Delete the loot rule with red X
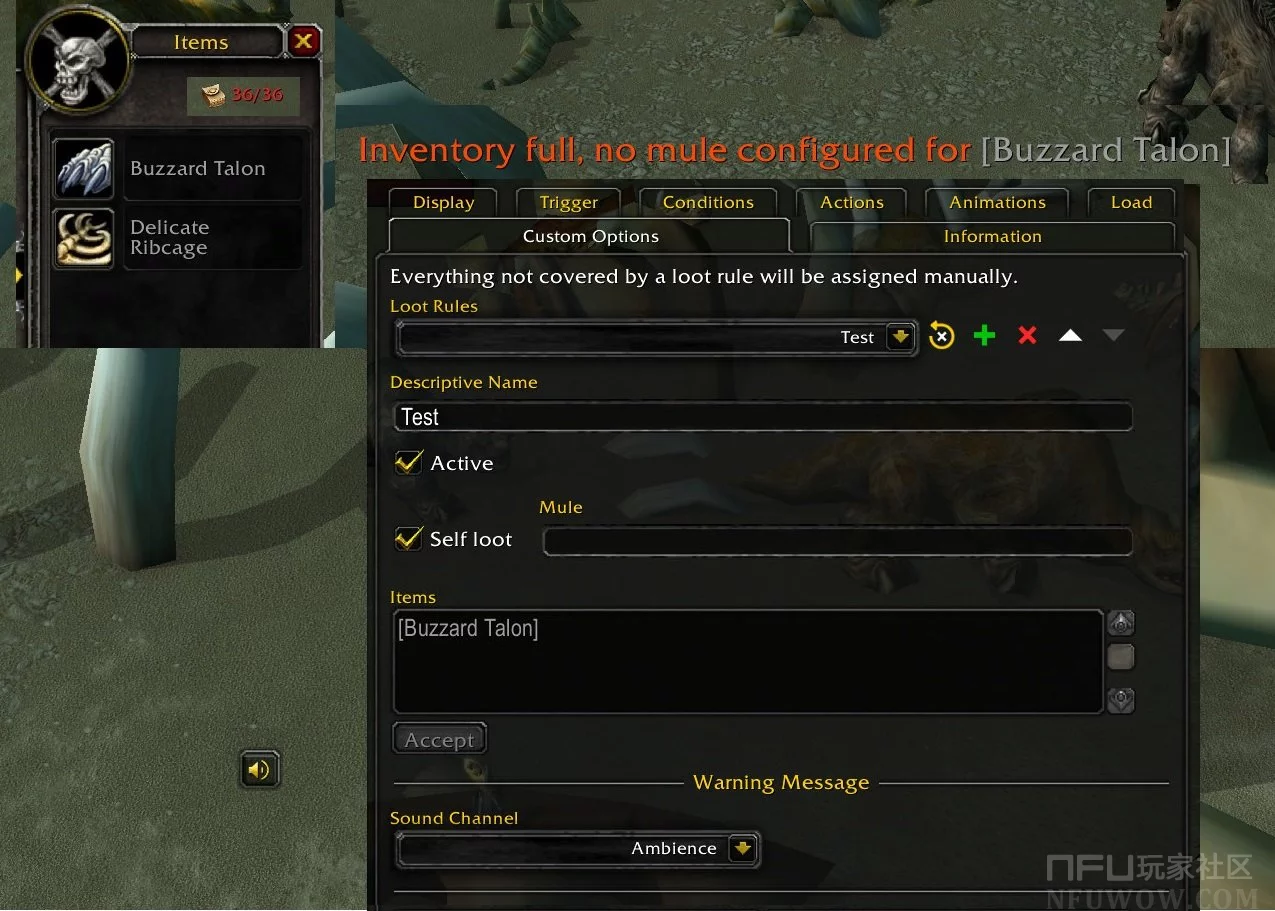1275x911 pixels. click(x=1027, y=336)
